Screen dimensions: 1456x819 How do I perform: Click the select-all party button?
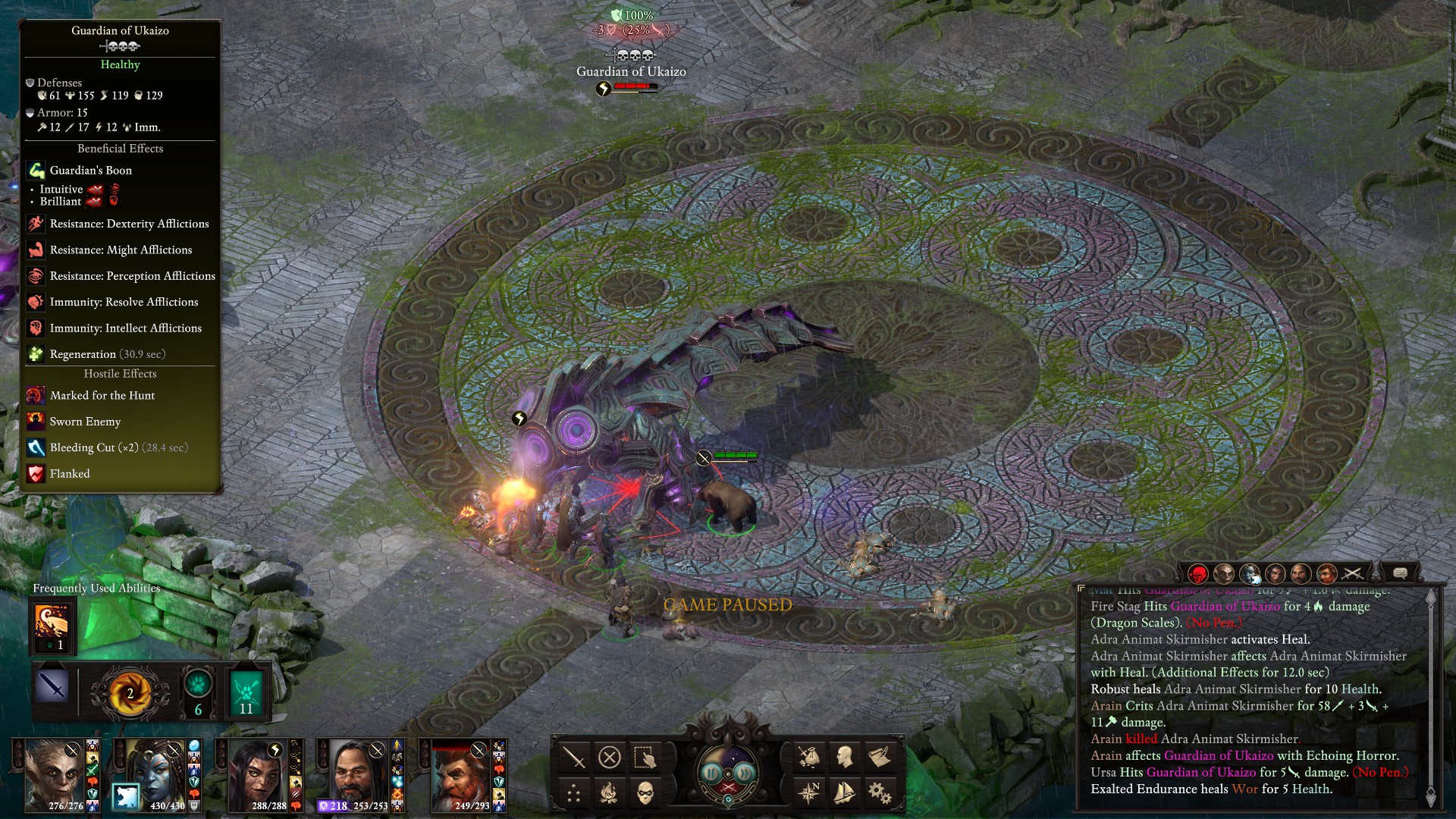pos(645,757)
